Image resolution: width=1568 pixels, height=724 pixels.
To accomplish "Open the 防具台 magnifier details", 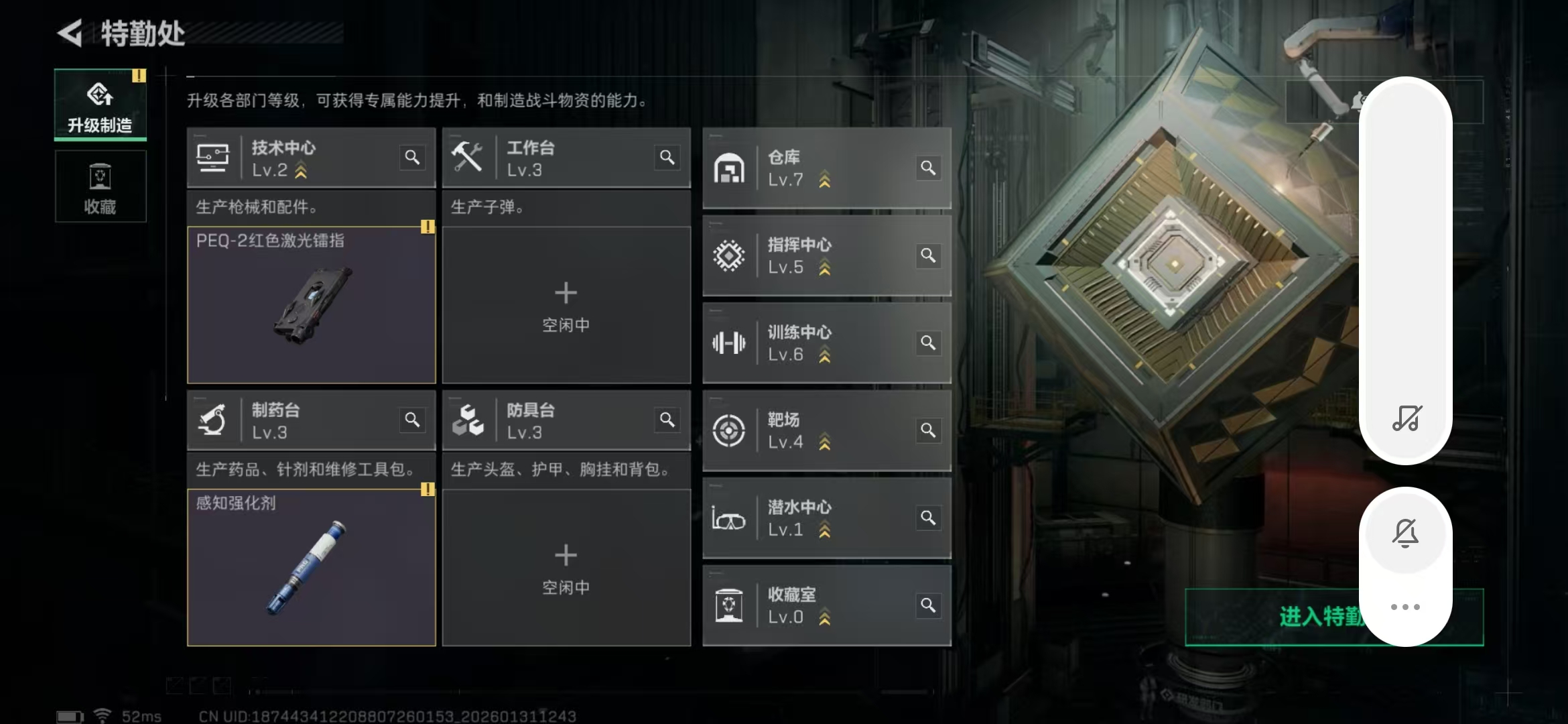I will coord(667,420).
